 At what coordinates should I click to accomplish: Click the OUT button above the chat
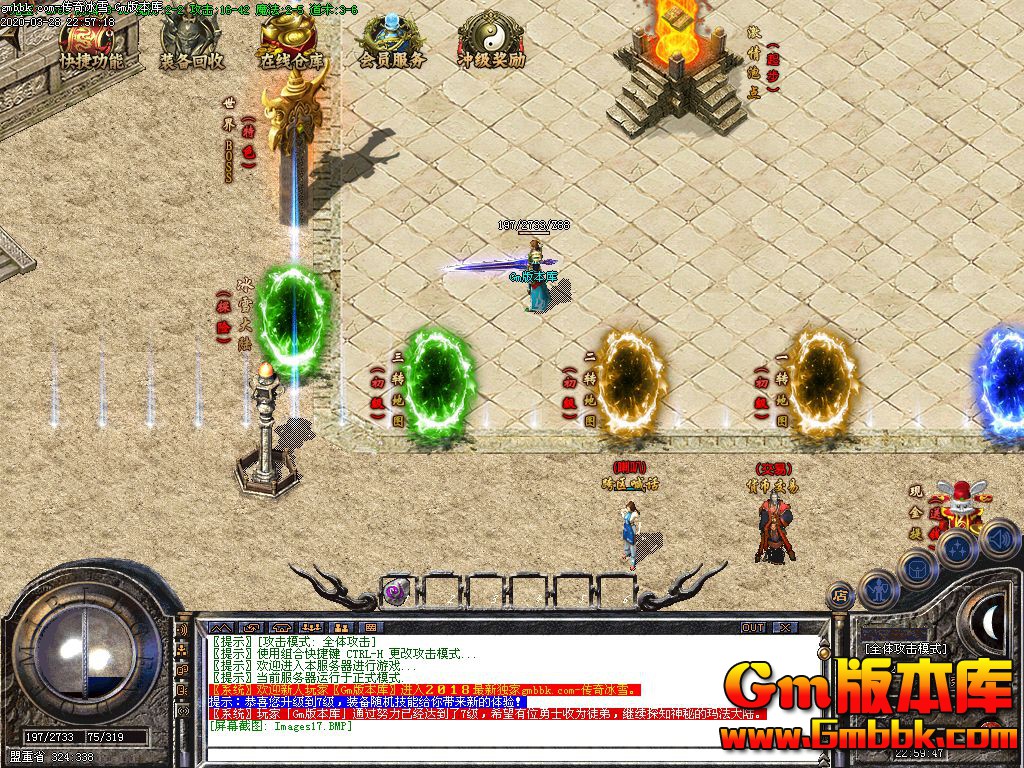click(x=752, y=627)
